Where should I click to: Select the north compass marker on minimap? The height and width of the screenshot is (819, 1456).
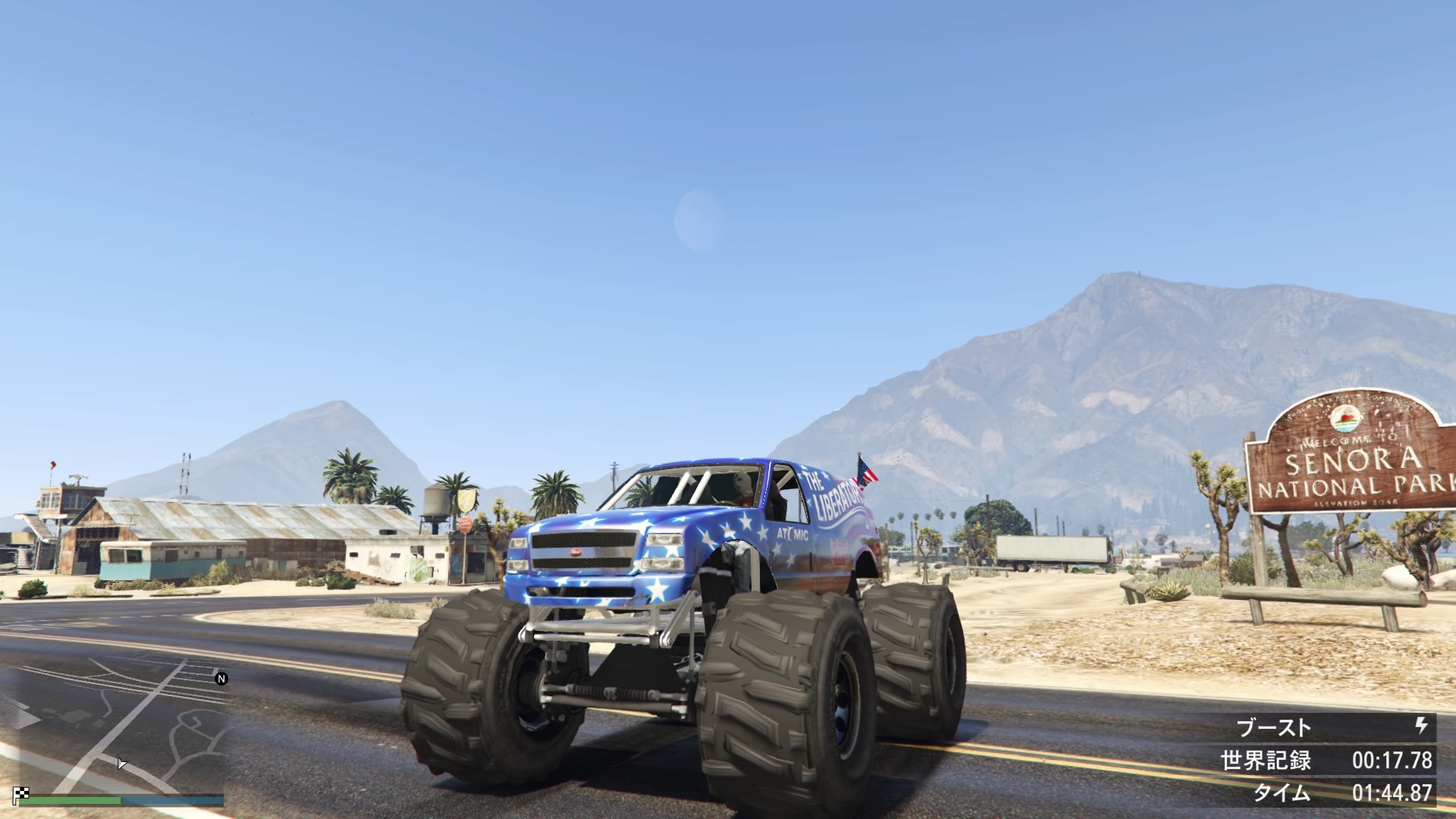[x=221, y=679]
